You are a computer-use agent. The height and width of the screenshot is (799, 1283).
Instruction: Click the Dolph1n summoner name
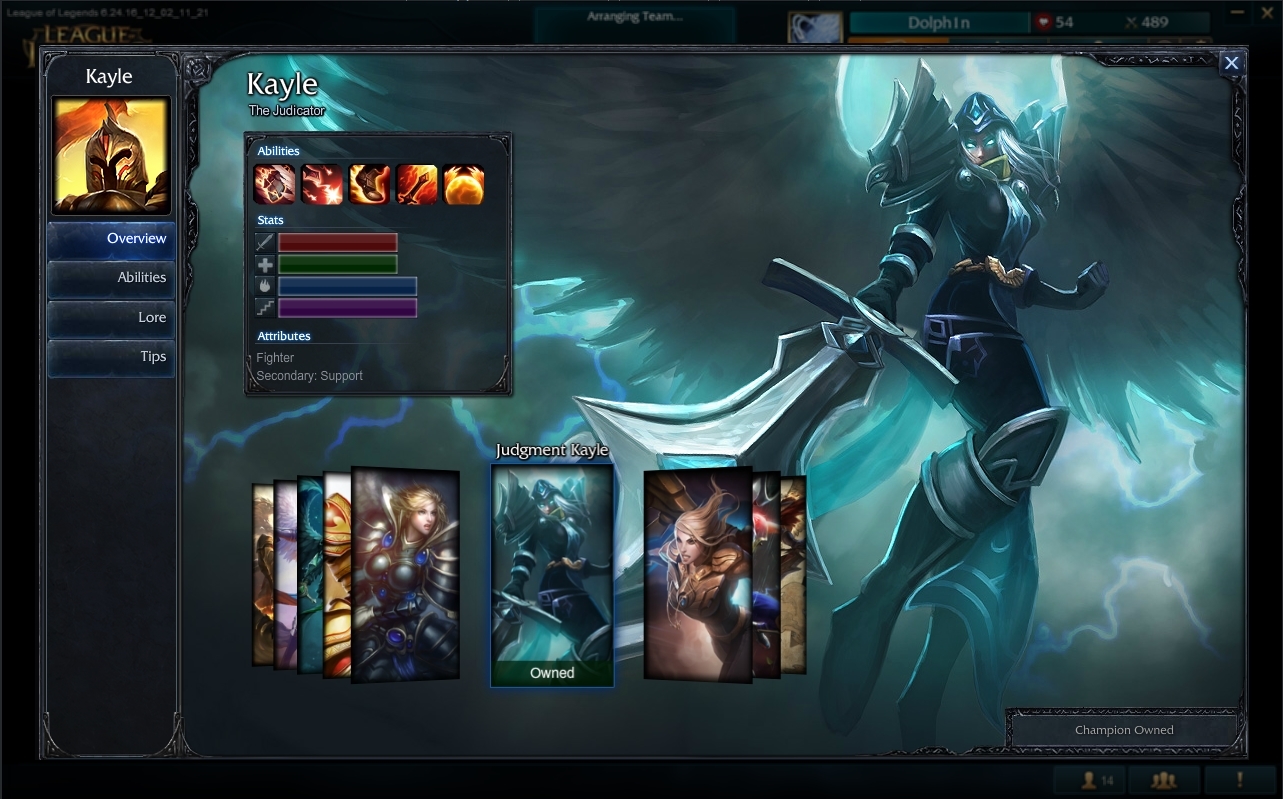click(x=939, y=21)
